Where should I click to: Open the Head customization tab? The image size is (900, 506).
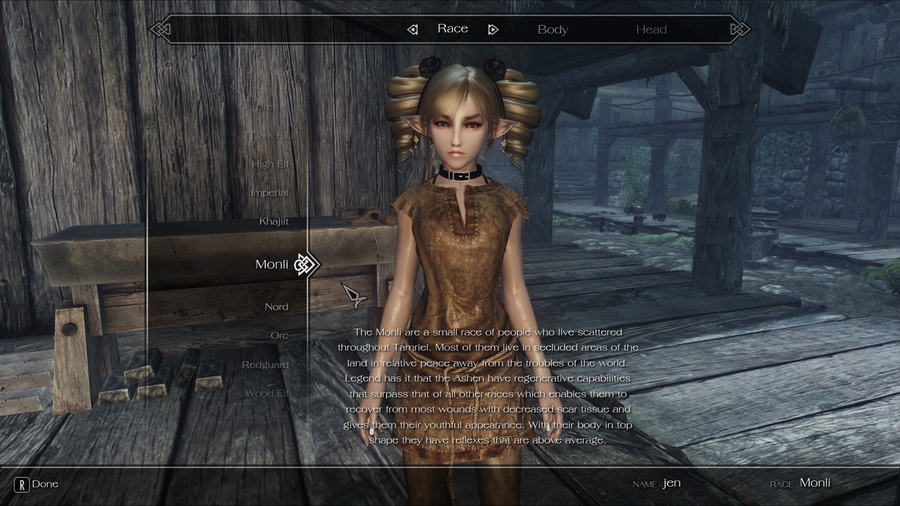(x=651, y=29)
